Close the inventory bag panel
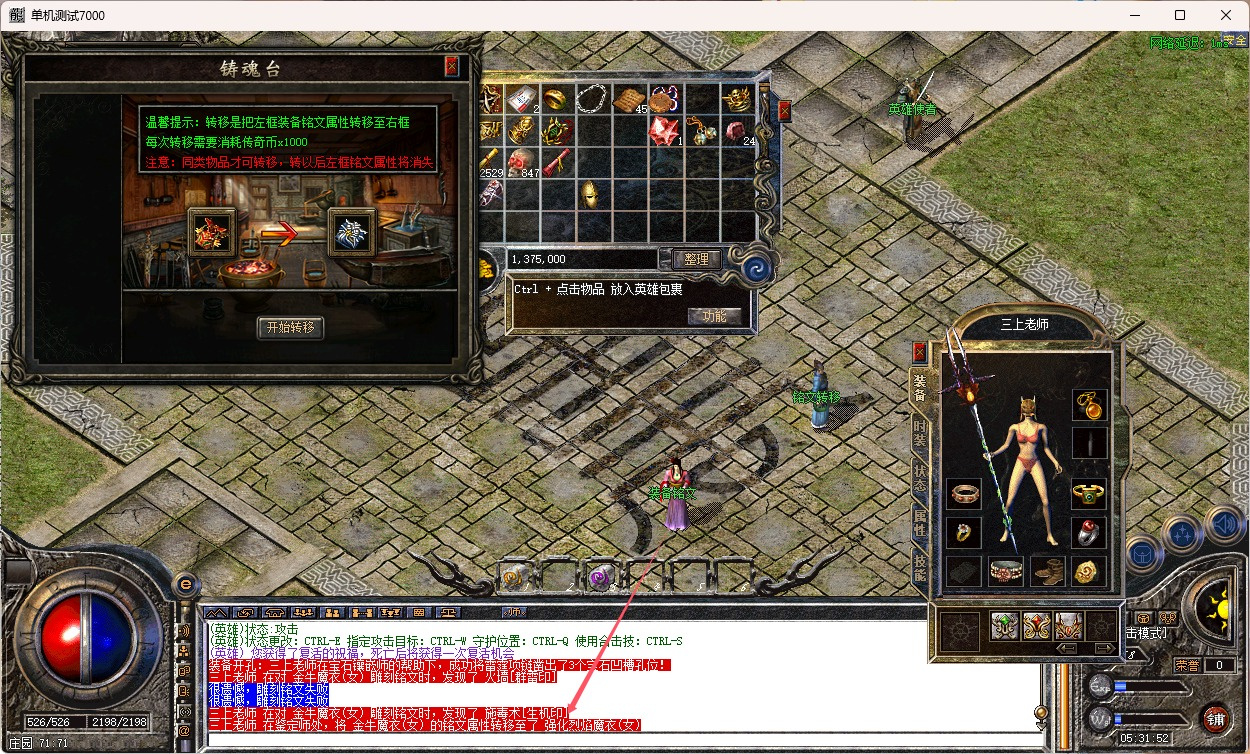The width and height of the screenshot is (1250, 754). pos(785,110)
